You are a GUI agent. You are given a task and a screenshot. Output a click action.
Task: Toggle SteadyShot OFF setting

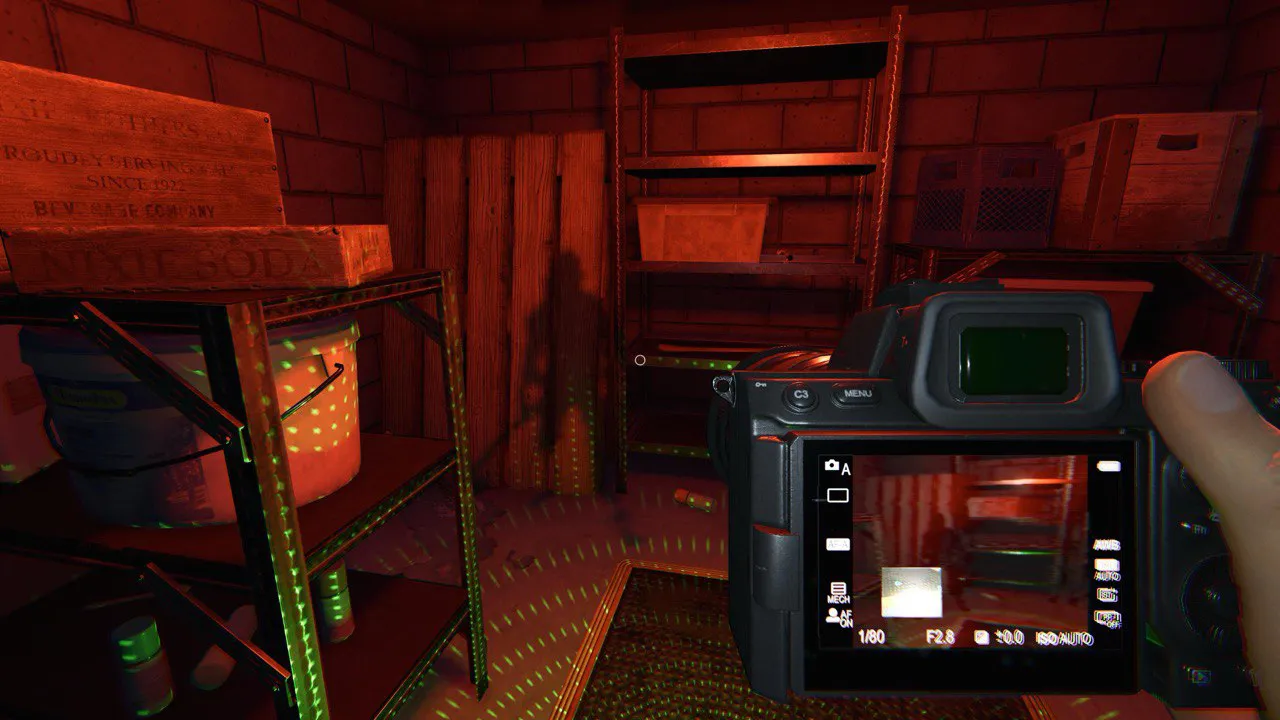point(1107,617)
